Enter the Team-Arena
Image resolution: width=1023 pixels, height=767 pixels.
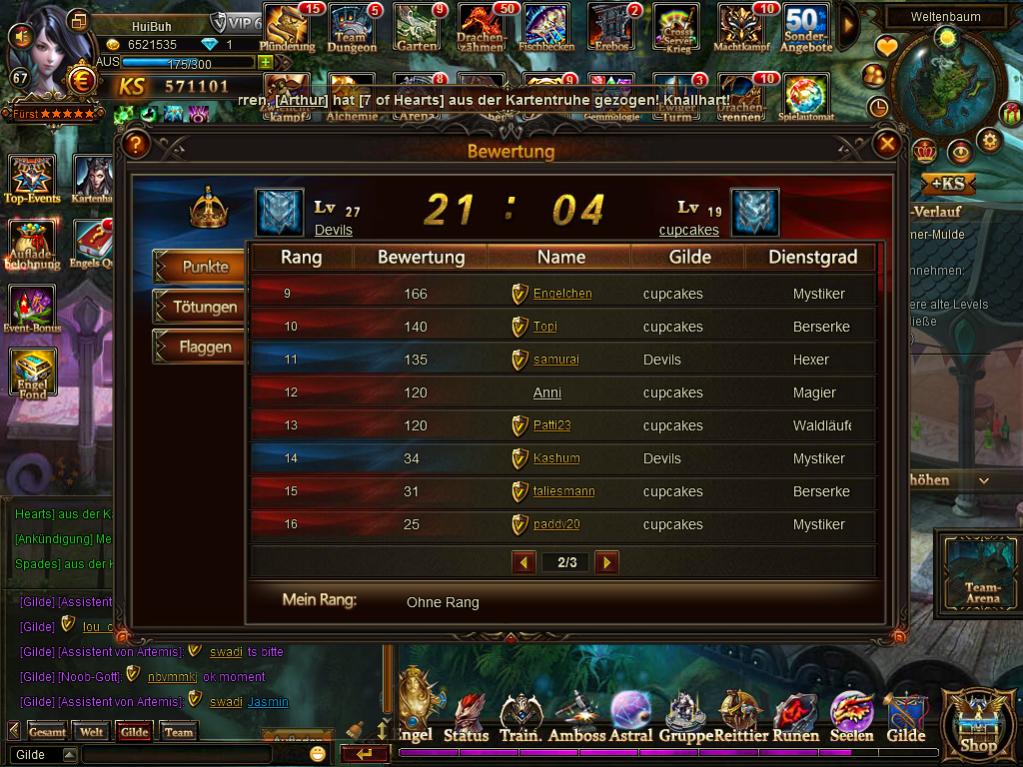pos(982,573)
